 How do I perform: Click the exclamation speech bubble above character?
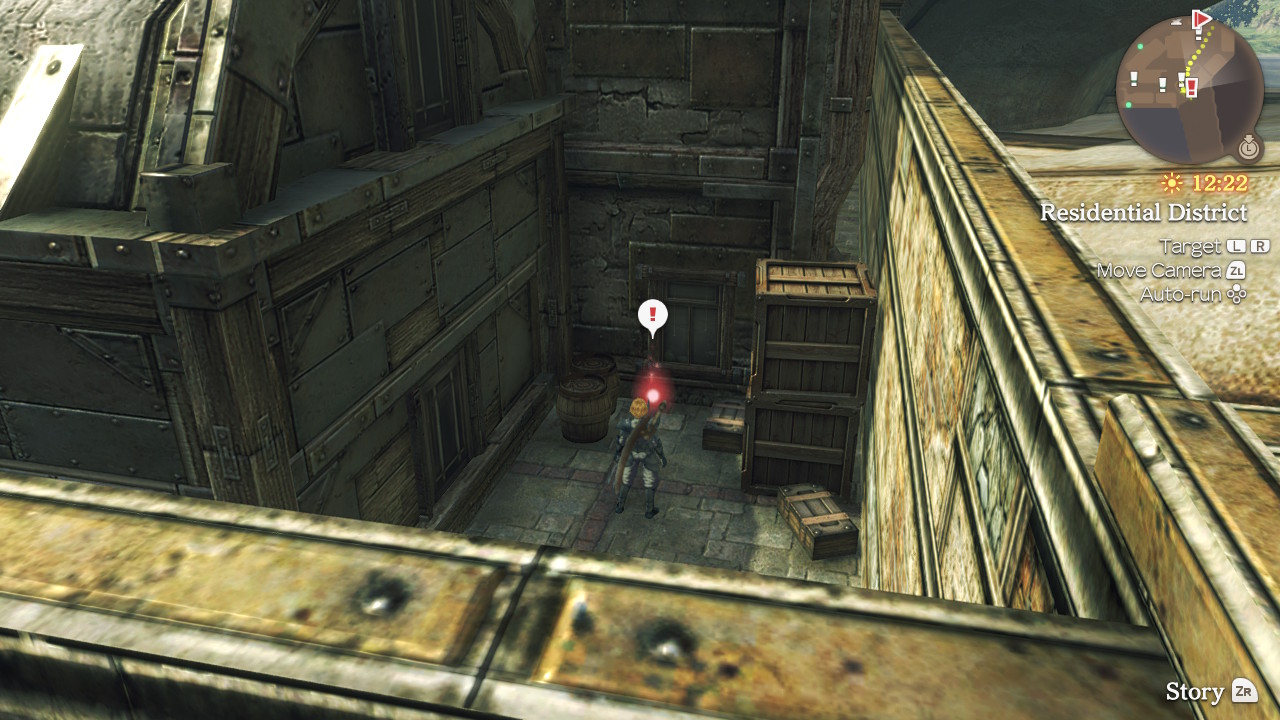(653, 316)
